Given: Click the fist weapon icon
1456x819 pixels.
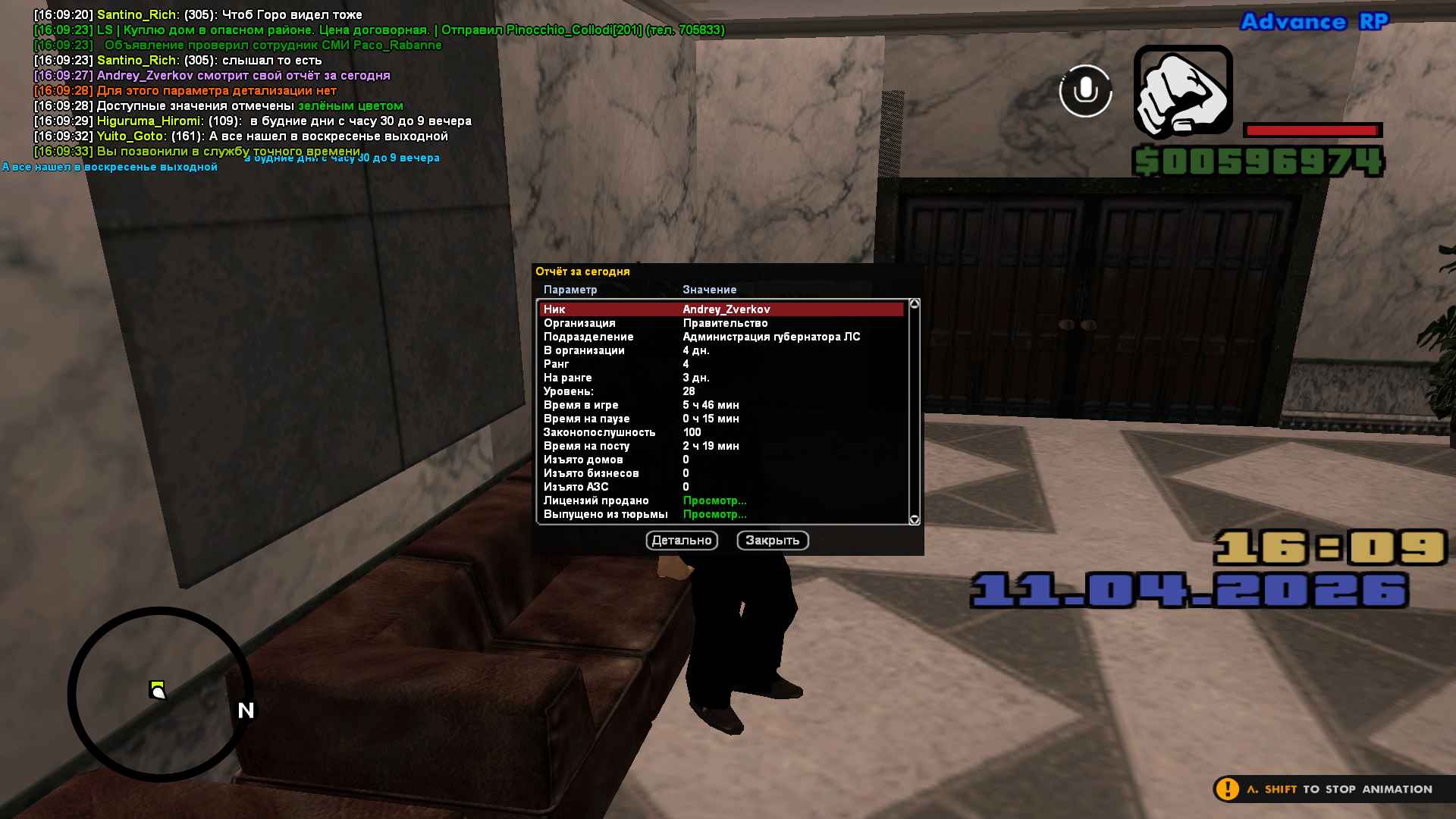Looking at the screenshot, I should pyautogui.click(x=1182, y=91).
